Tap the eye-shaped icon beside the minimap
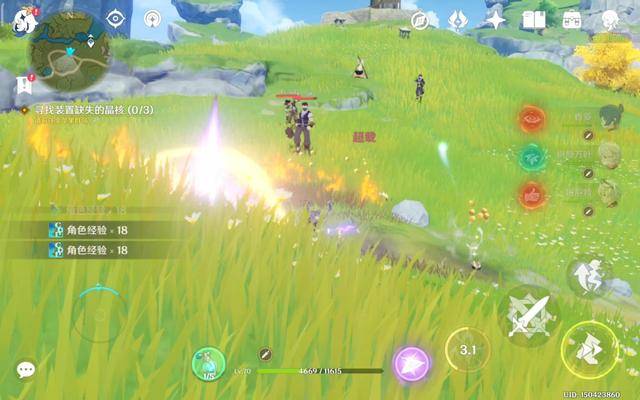640x400 pixels. [x=116, y=18]
